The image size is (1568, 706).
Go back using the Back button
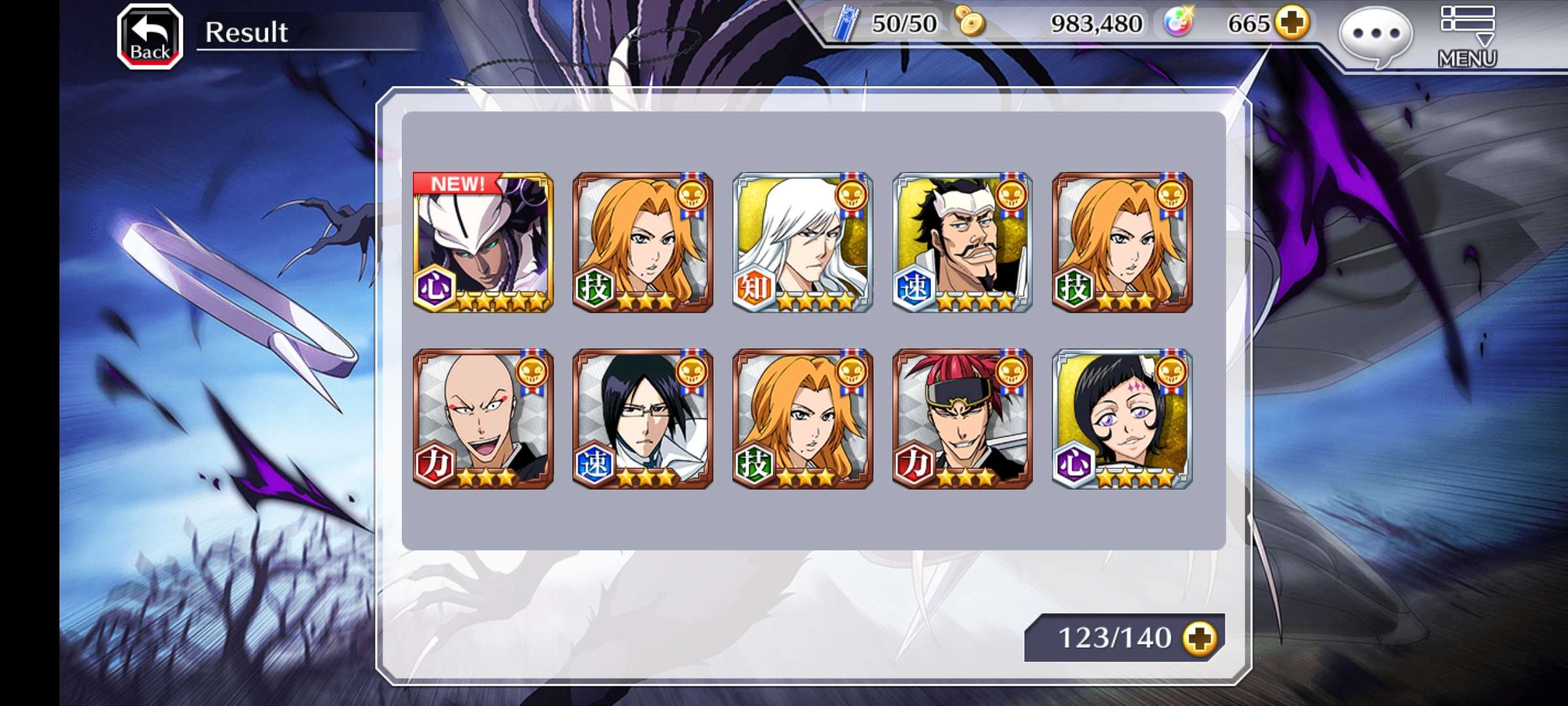click(150, 37)
